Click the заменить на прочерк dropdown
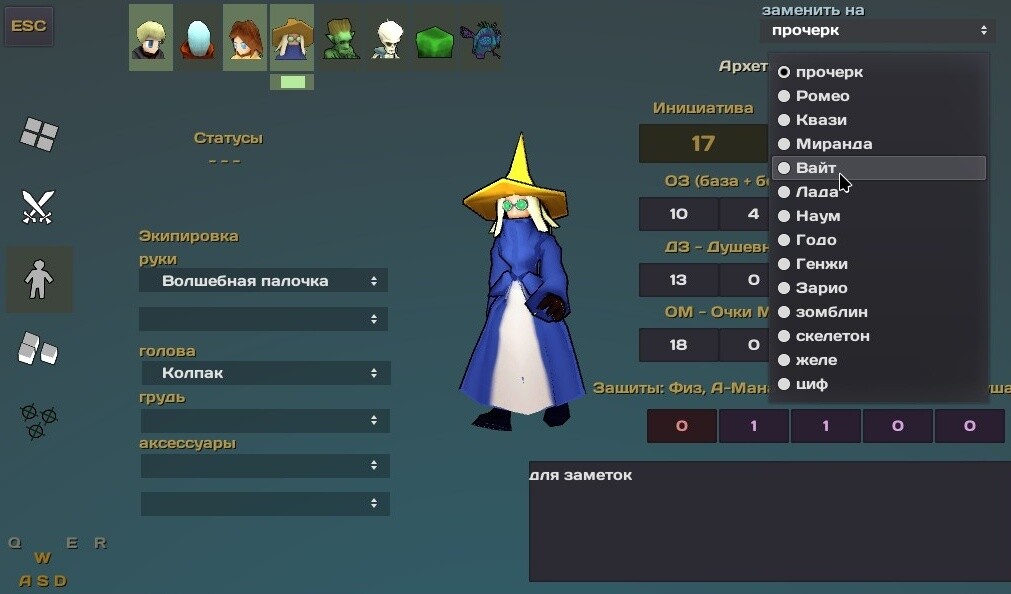Screen dimensions: 1011x594 (880, 31)
